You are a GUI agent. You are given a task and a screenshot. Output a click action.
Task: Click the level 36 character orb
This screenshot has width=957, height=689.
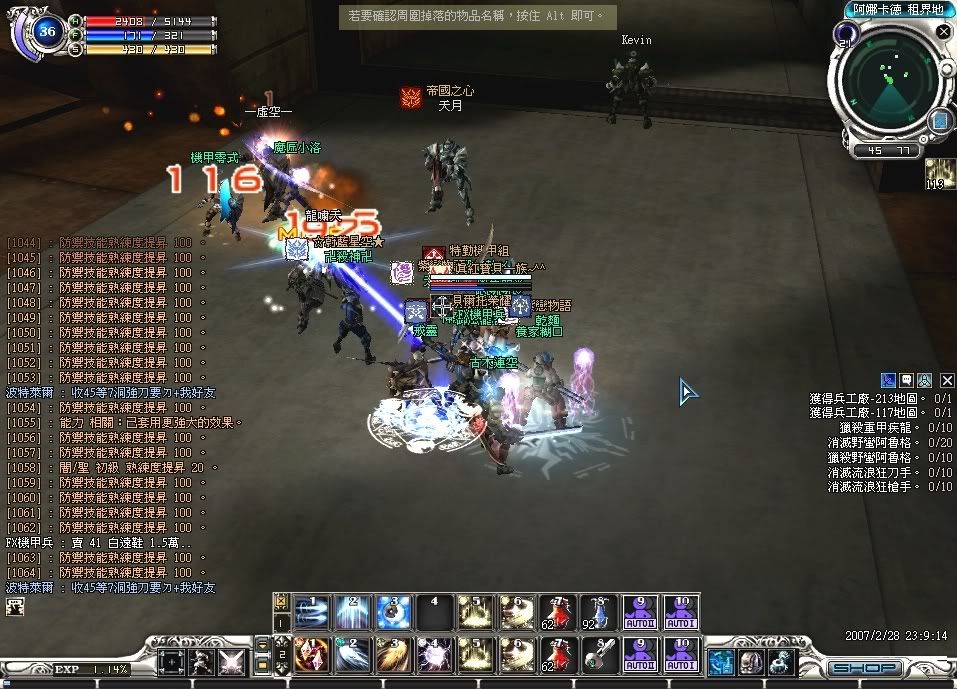coord(45,32)
